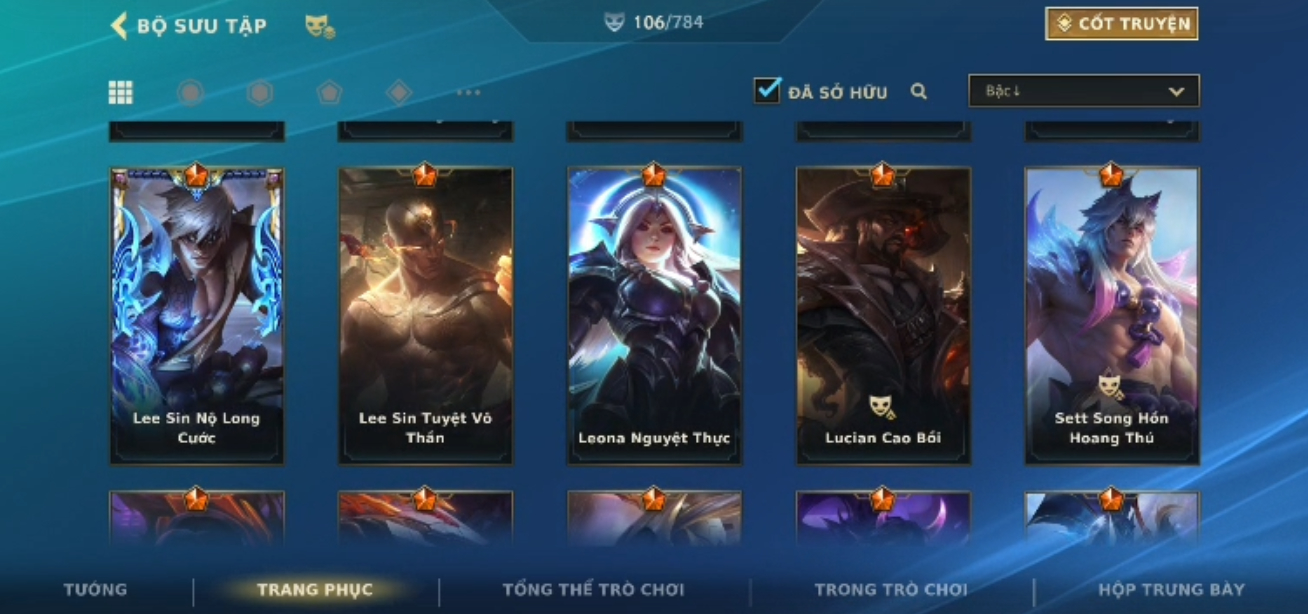This screenshot has height=614, width=1308.
Task: Show more filters via three dots
Action: pyautogui.click(x=468, y=93)
